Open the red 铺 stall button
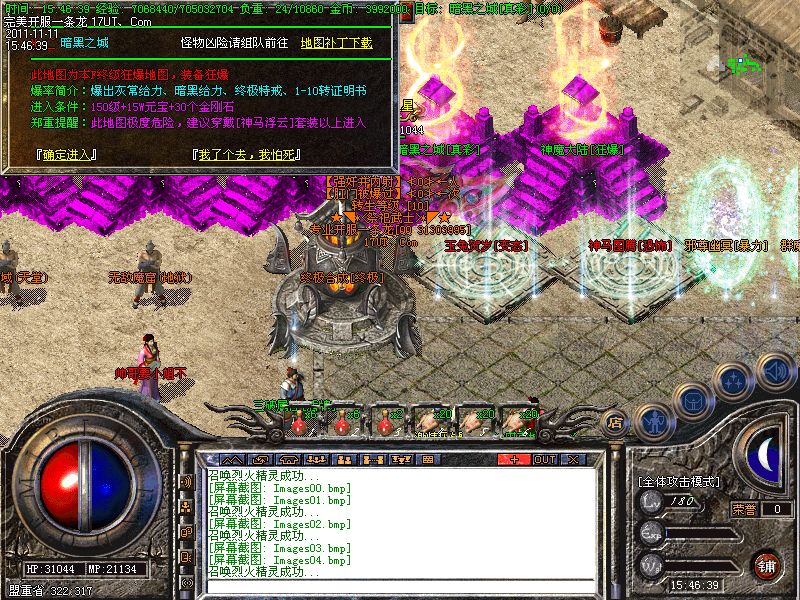Viewport: 800px width, 600px height. (767, 565)
